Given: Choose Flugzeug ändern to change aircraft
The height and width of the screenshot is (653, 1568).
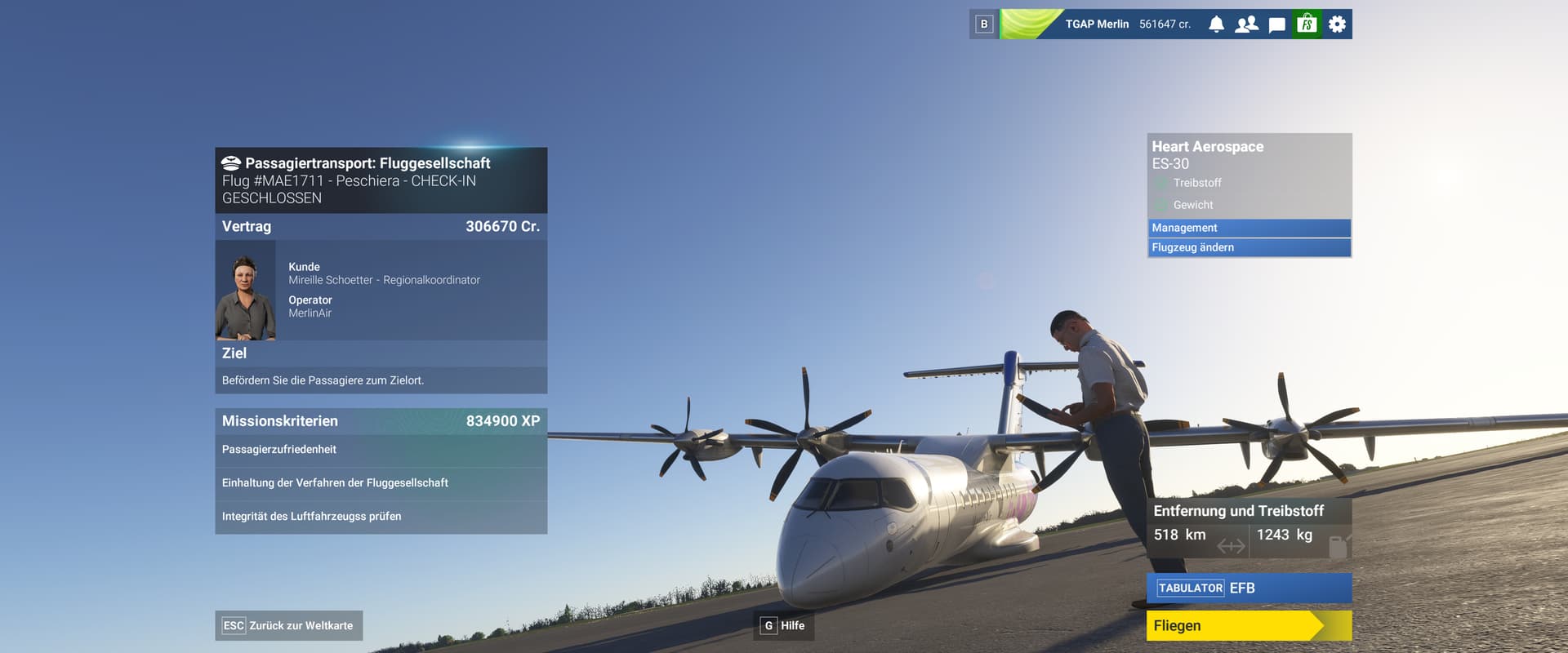Looking at the screenshot, I should [x=1248, y=247].
